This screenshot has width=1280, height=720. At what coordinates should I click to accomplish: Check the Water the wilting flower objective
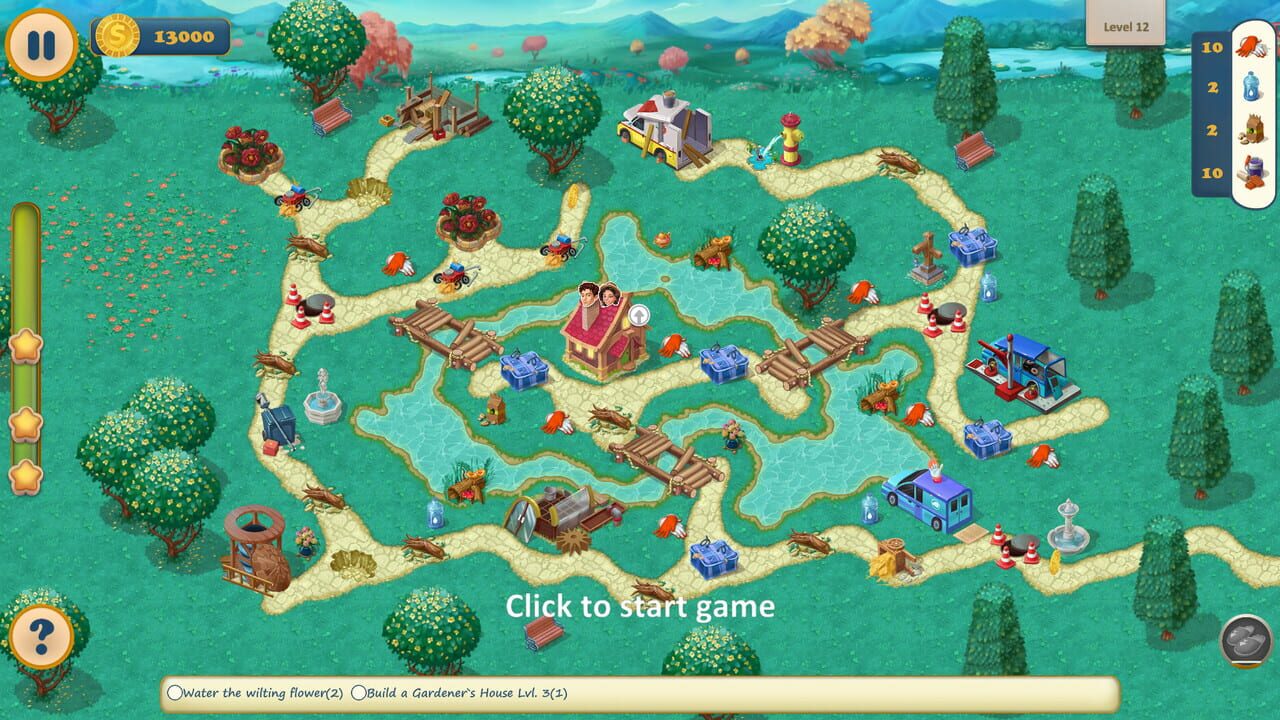[x=177, y=691]
